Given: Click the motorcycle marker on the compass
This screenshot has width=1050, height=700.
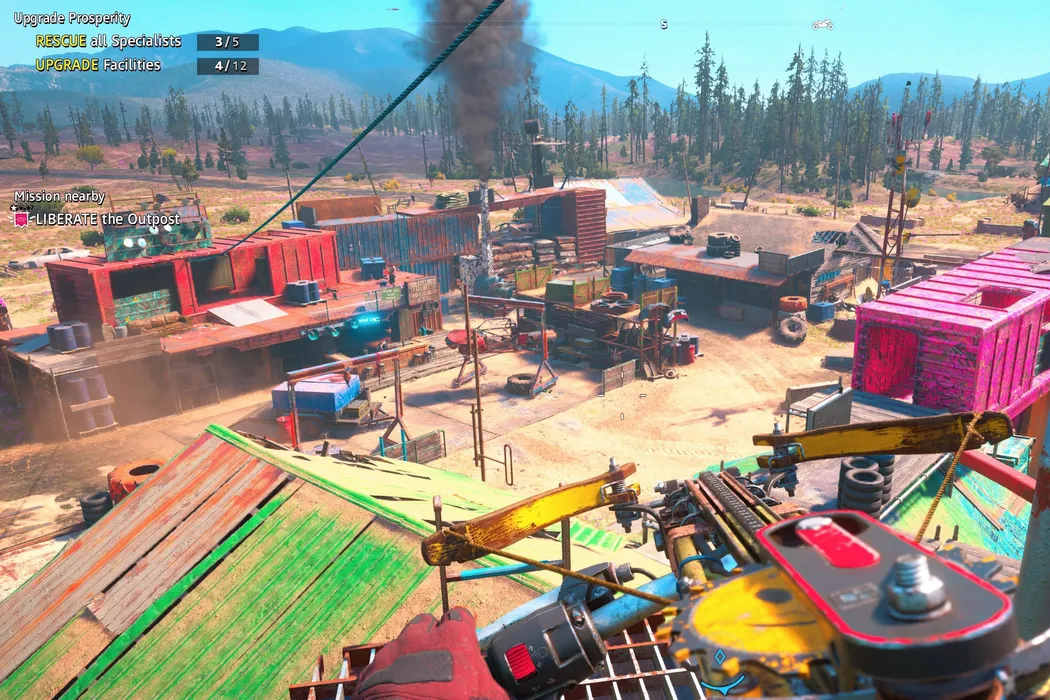Looking at the screenshot, I should 822,24.
